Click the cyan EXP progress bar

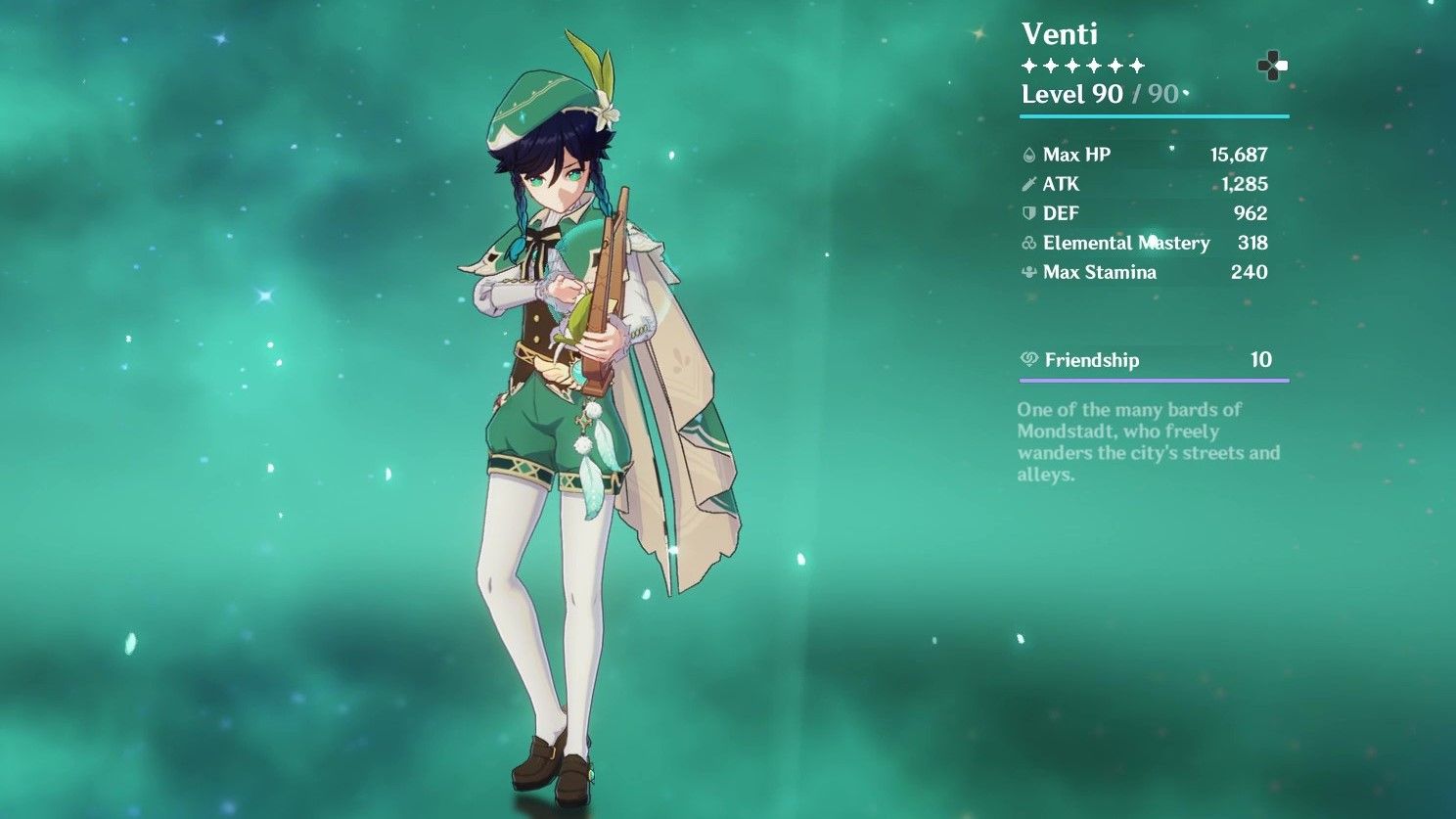(1153, 115)
